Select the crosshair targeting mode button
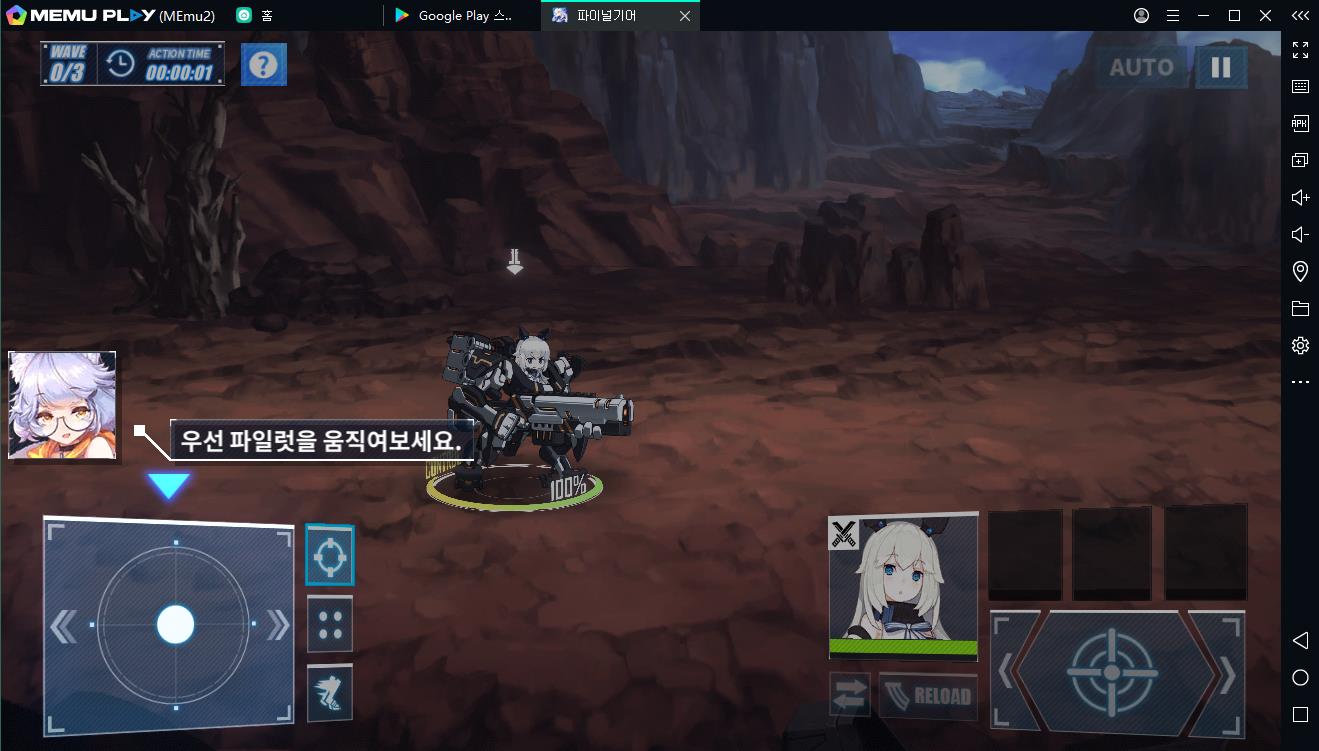Screen dimensions: 1319x751 [x=329, y=555]
